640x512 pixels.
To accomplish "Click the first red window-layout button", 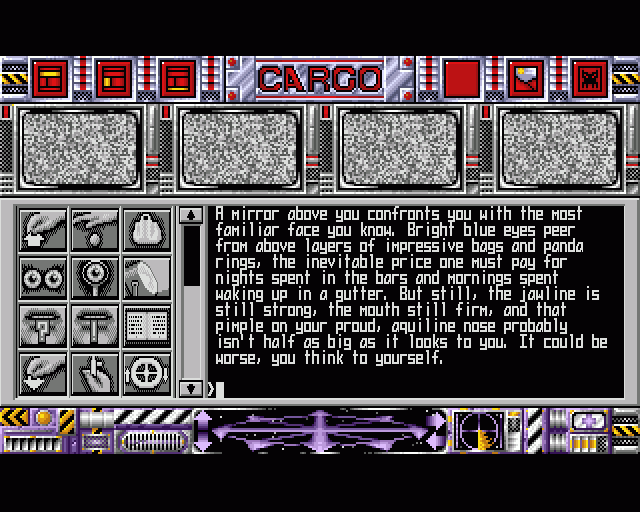I will tap(49, 78).
